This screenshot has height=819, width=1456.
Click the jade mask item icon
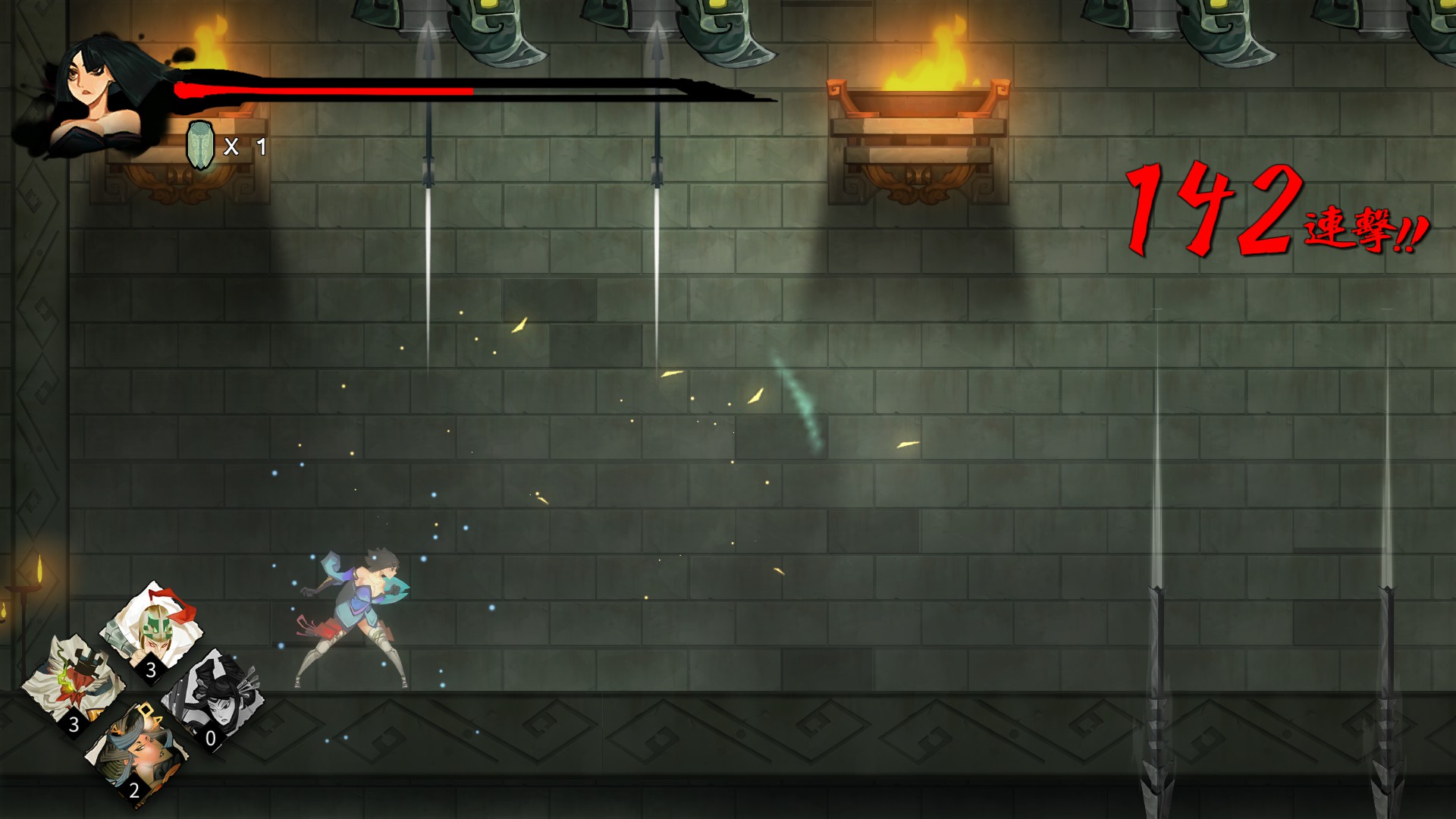[x=200, y=145]
